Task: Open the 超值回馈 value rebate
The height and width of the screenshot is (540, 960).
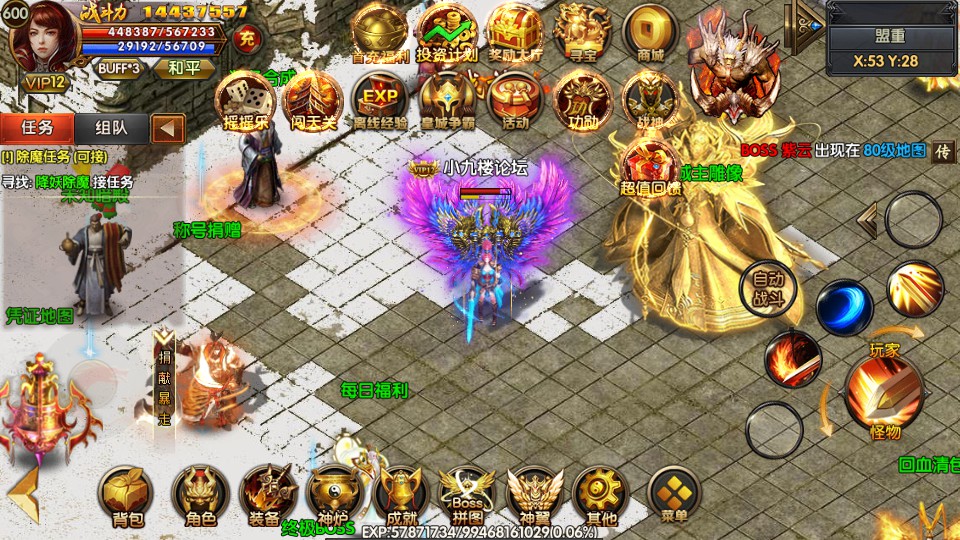Action: point(650,167)
